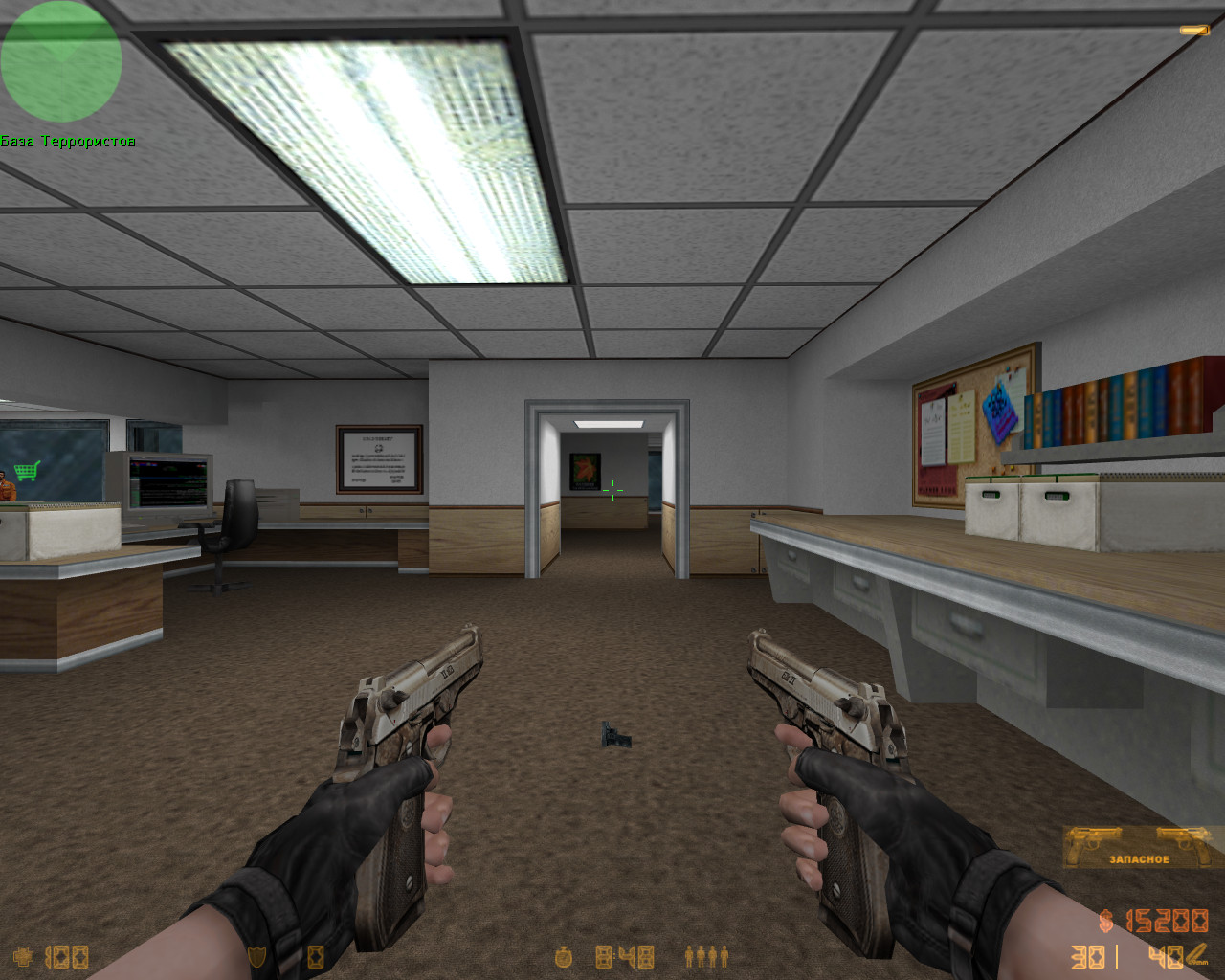The height and width of the screenshot is (980, 1225).
Task: Click the $15200 money counter
Action: pyautogui.click(x=1167, y=921)
